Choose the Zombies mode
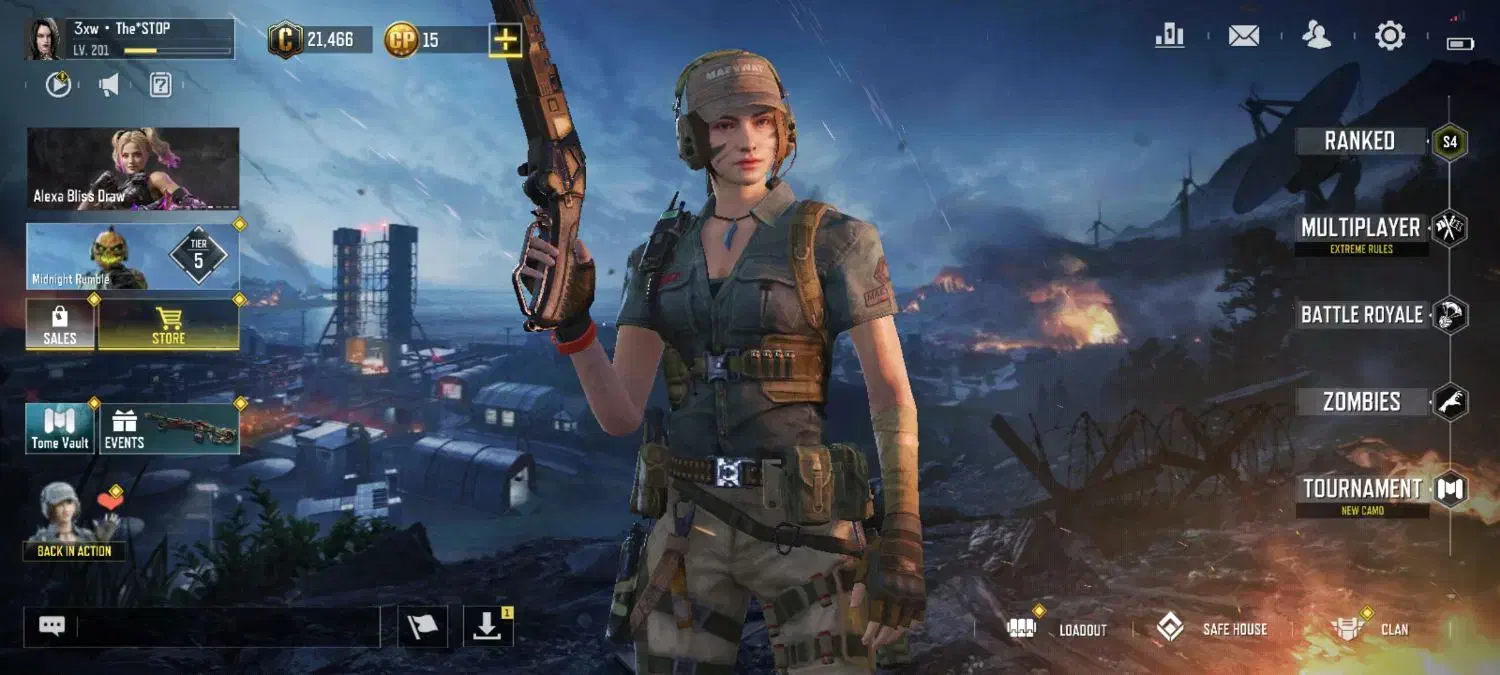1500x675 pixels. point(1361,402)
